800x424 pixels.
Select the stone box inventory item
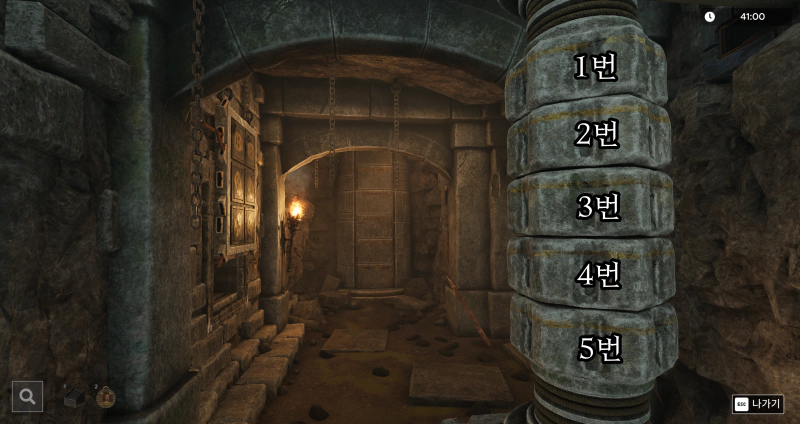click(x=75, y=397)
